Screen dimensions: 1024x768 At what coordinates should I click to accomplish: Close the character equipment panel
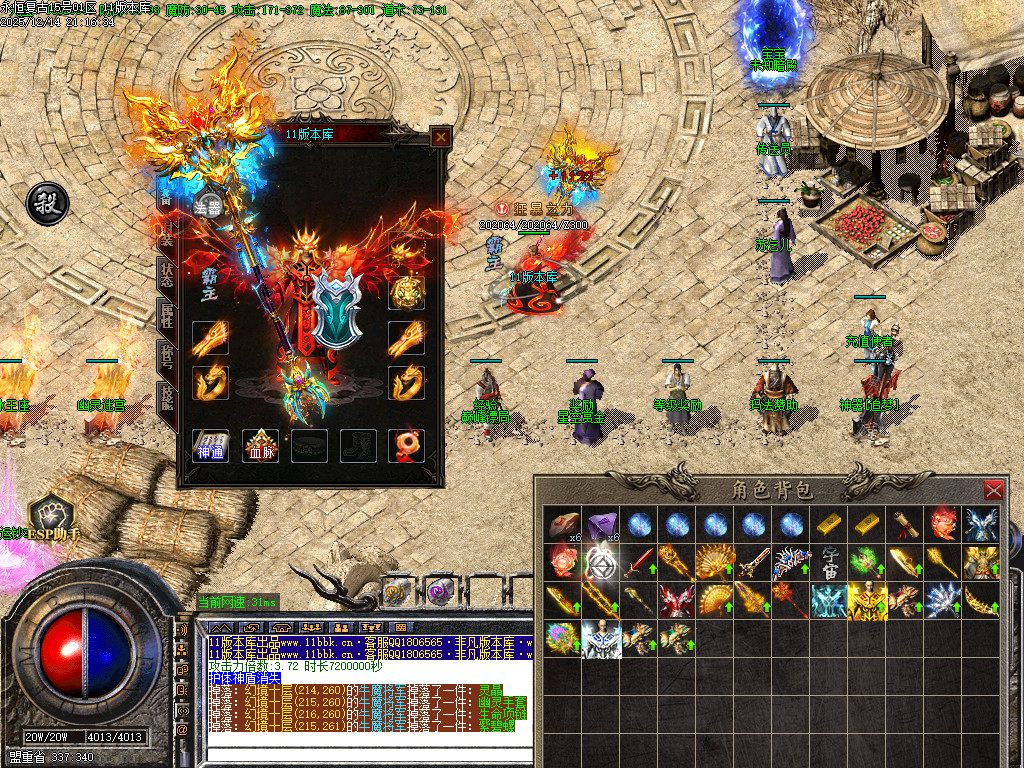coord(440,137)
